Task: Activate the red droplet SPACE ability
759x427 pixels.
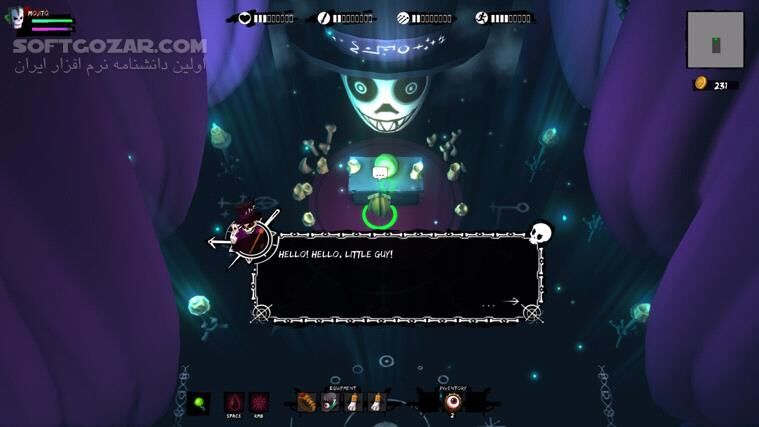Action: 234,401
